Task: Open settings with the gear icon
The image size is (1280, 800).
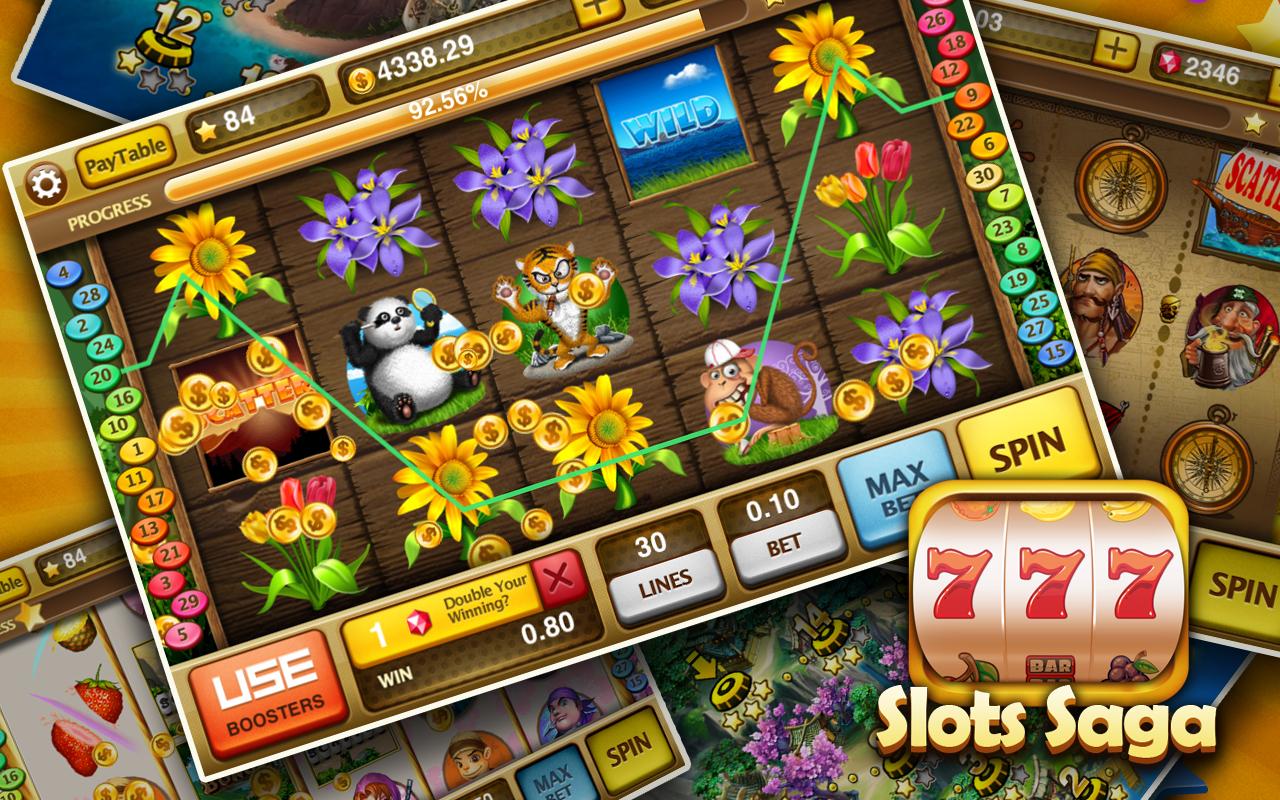Action: tap(45, 184)
